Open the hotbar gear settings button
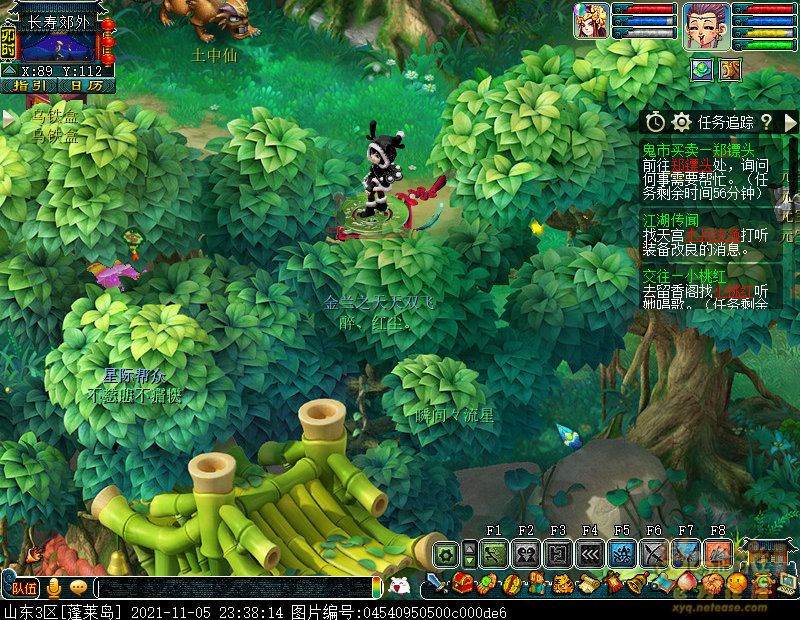This screenshot has height=620, width=800. [x=446, y=553]
